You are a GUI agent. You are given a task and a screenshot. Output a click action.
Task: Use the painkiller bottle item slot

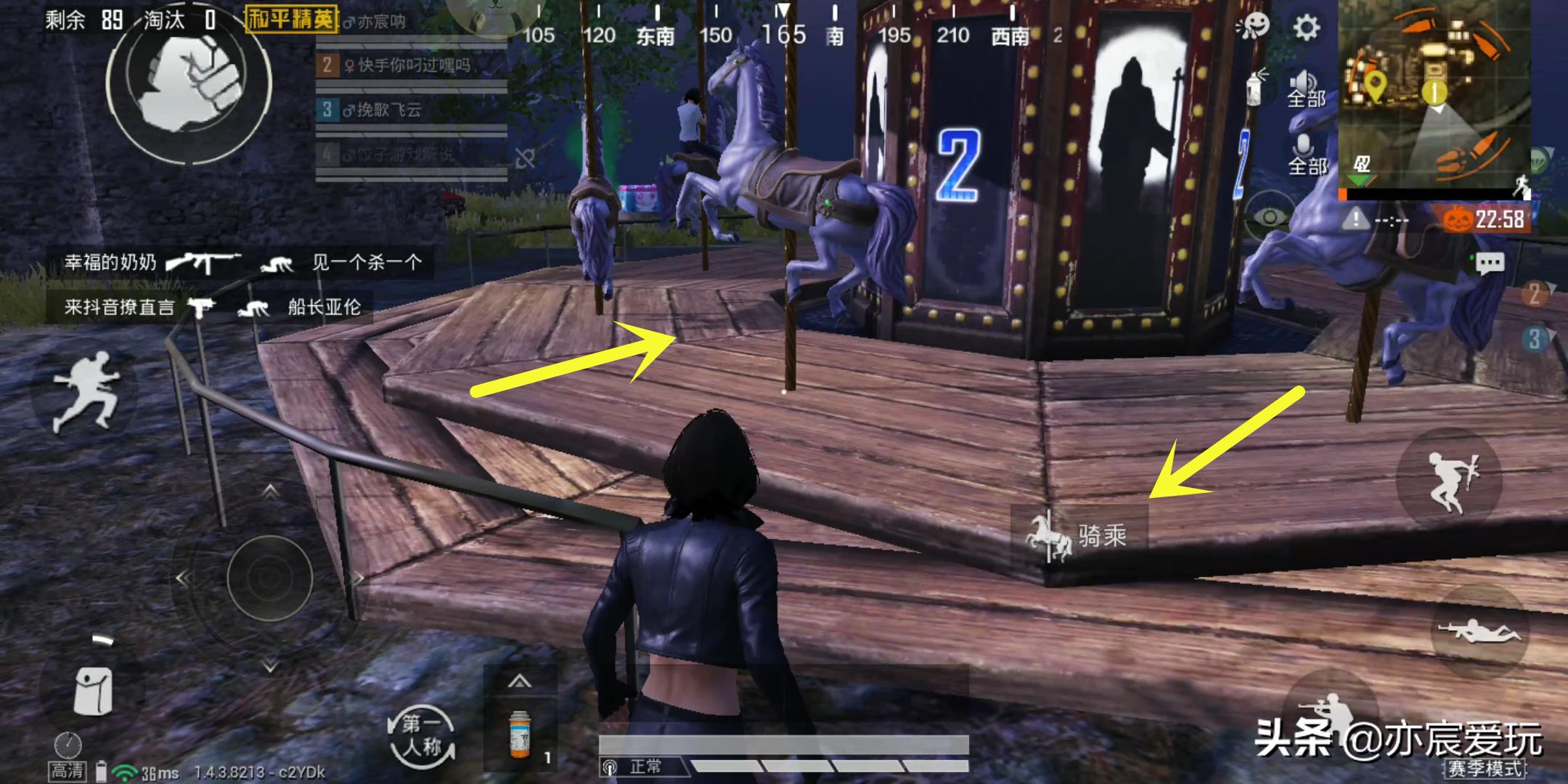tap(520, 734)
